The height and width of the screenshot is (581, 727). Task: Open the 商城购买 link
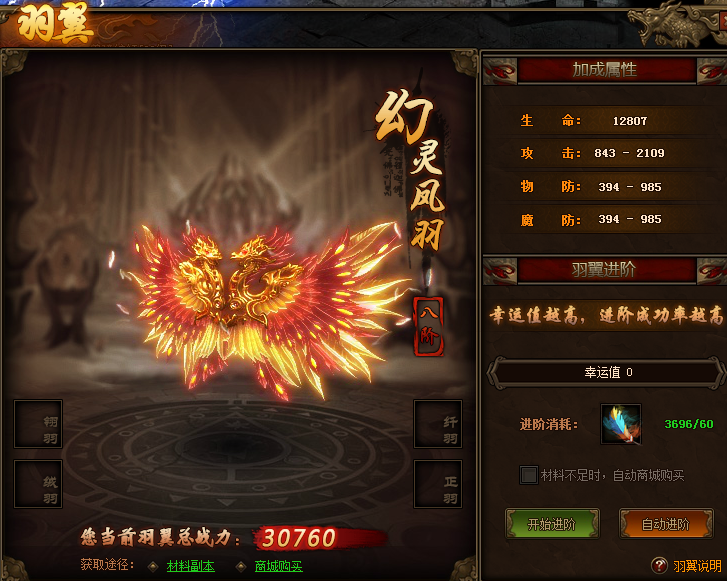(x=278, y=566)
